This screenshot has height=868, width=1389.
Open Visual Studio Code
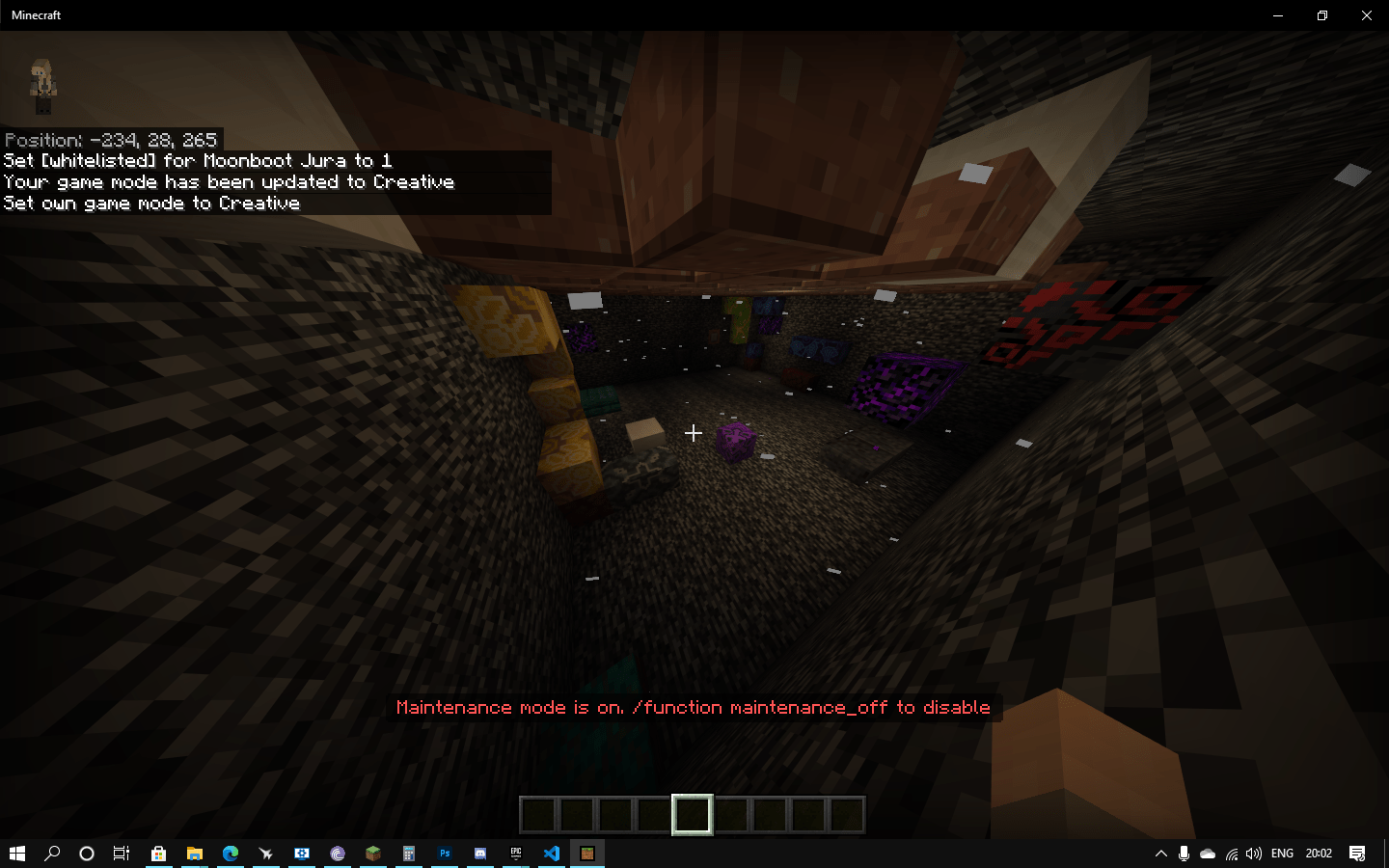(x=551, y=854)
